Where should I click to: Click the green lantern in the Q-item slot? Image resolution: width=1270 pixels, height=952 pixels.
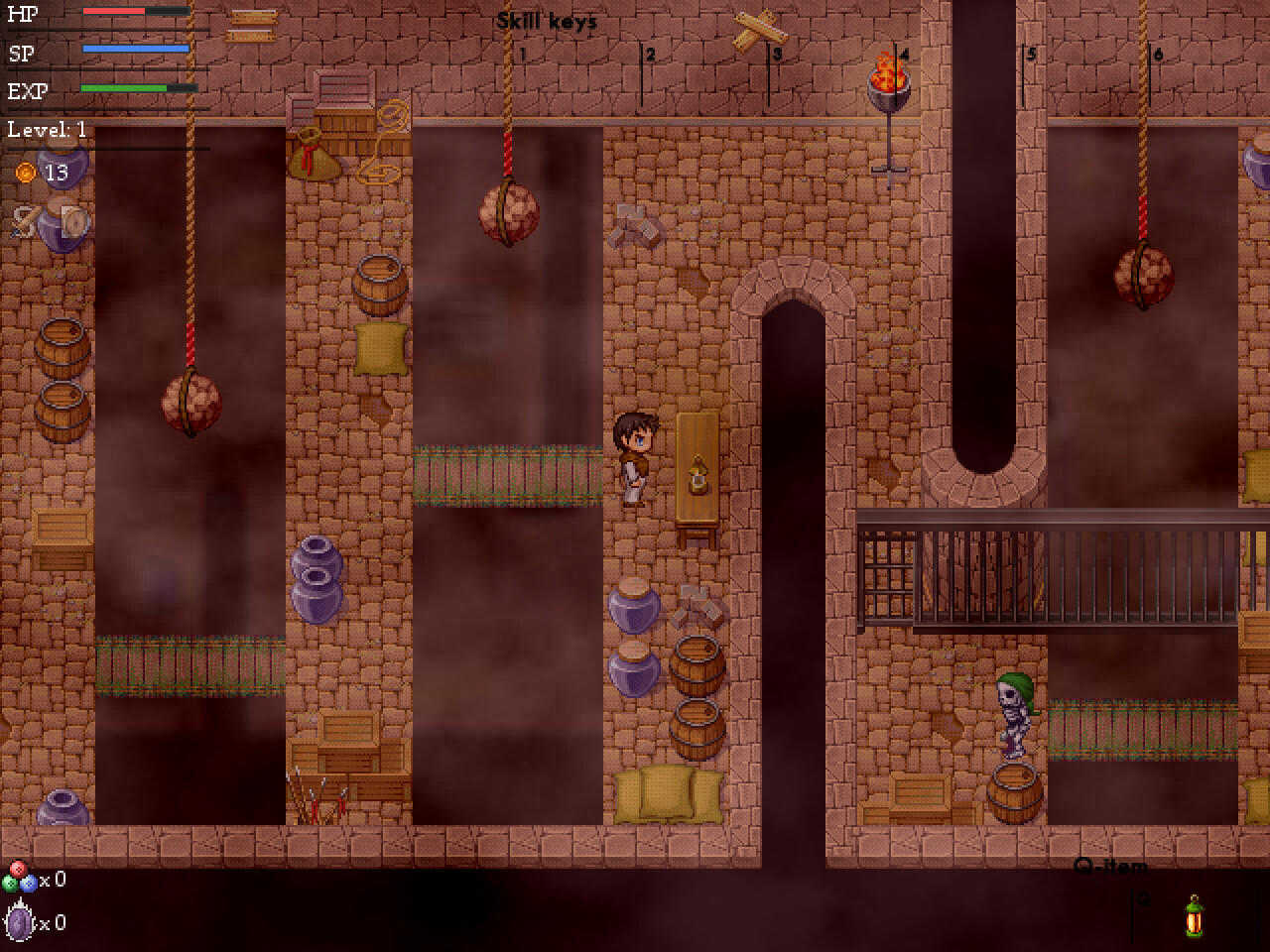click(x=1195, y=920)
